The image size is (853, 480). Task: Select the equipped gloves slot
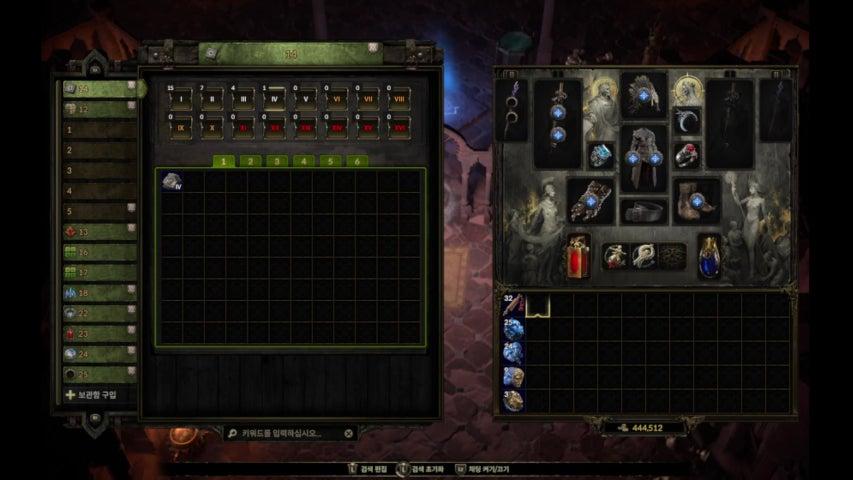click(591, 200)
